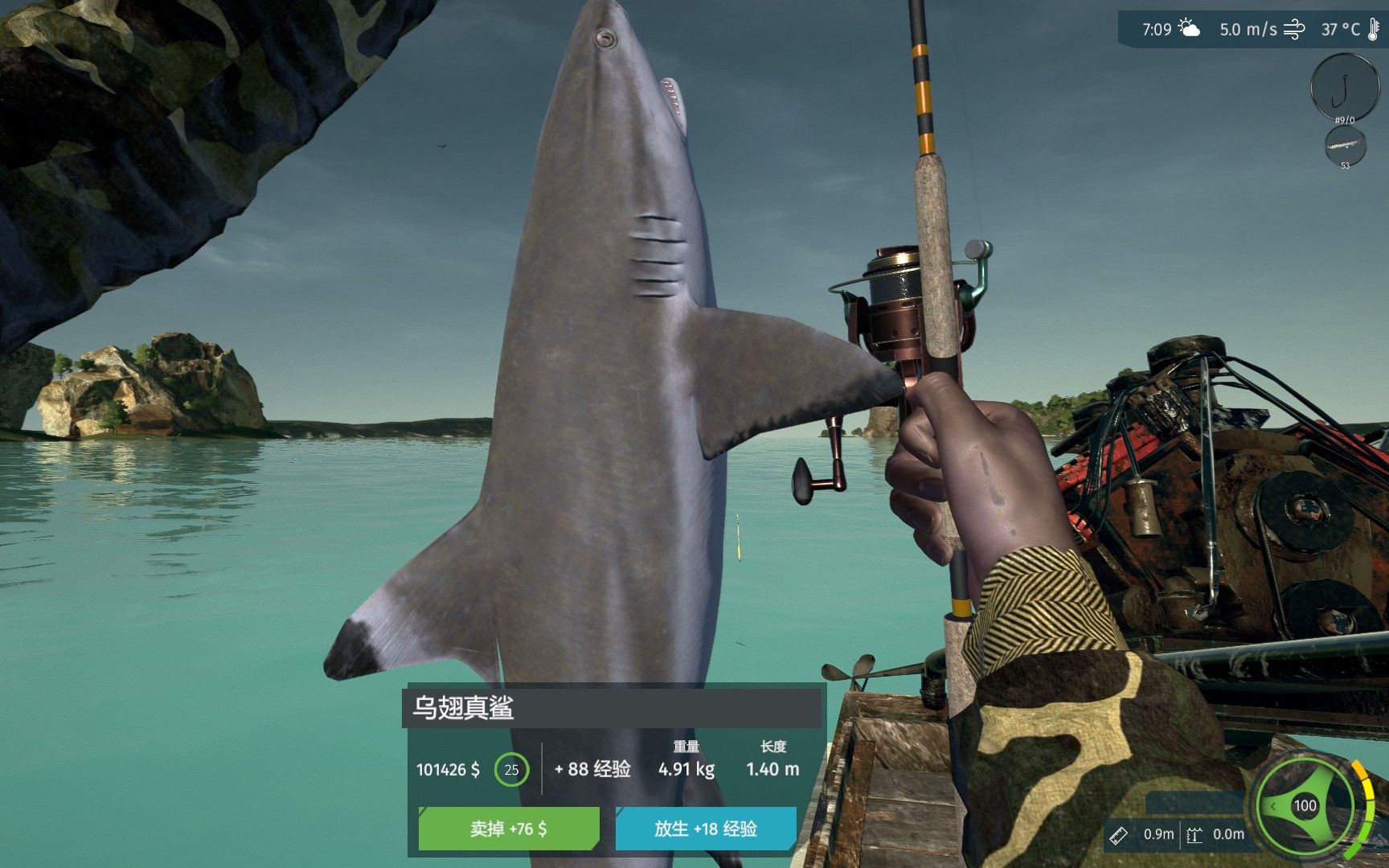Select the bait fish slot
1389x868 pixels.
pyautogui.click(x=1345, y=146)
